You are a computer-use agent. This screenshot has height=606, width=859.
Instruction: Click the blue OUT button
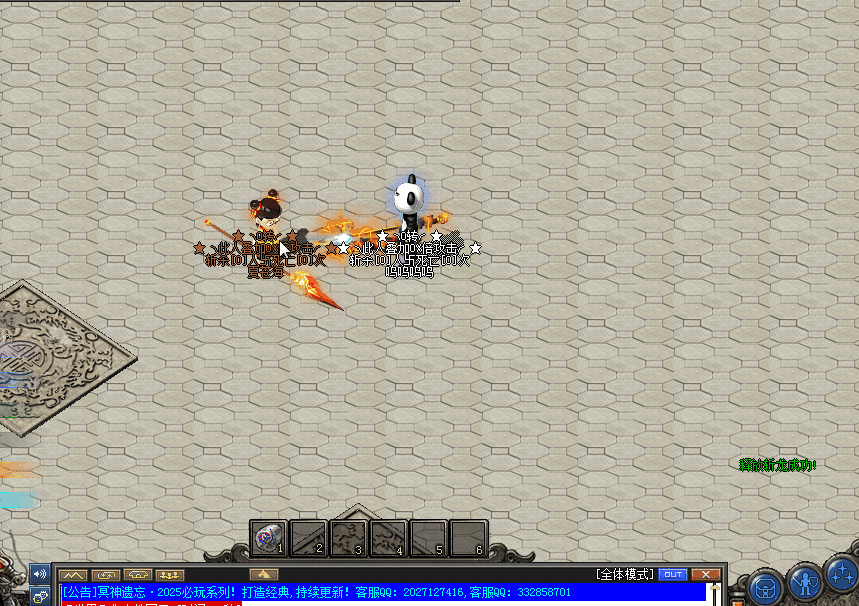pos(673,574)
